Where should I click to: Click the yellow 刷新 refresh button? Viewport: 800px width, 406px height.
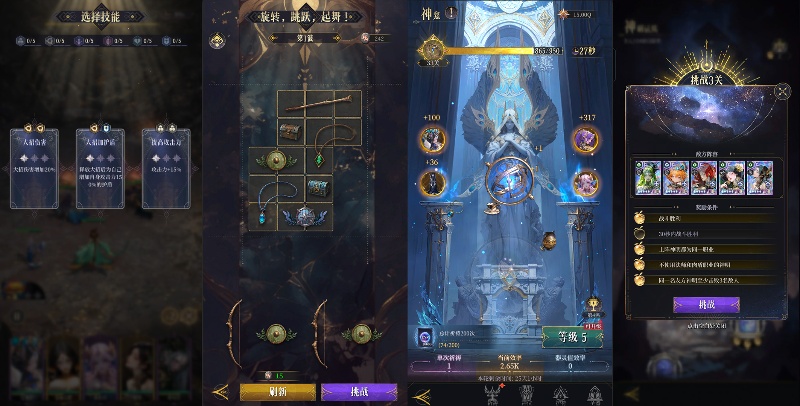pyautogui.click(x=279, y=392)
